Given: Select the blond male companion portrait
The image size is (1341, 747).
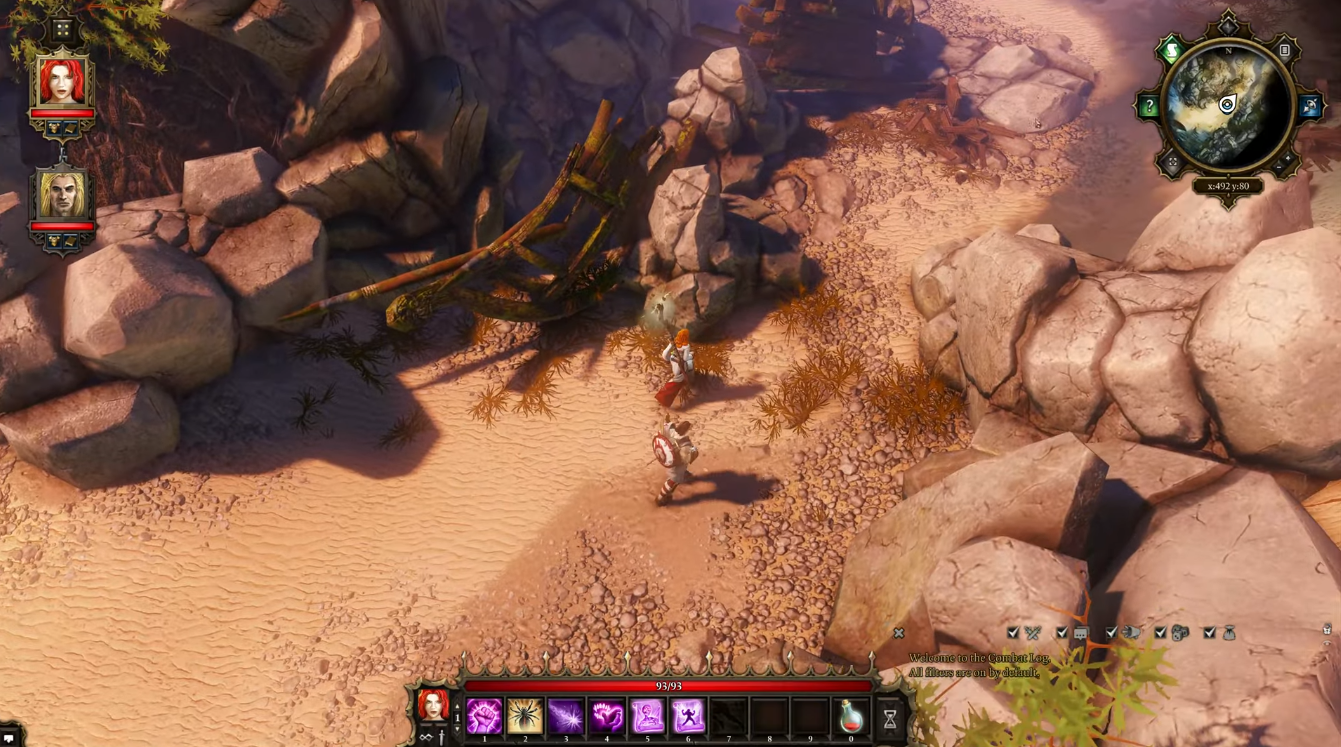Looking at the screenshot, I should coord(62,194).
